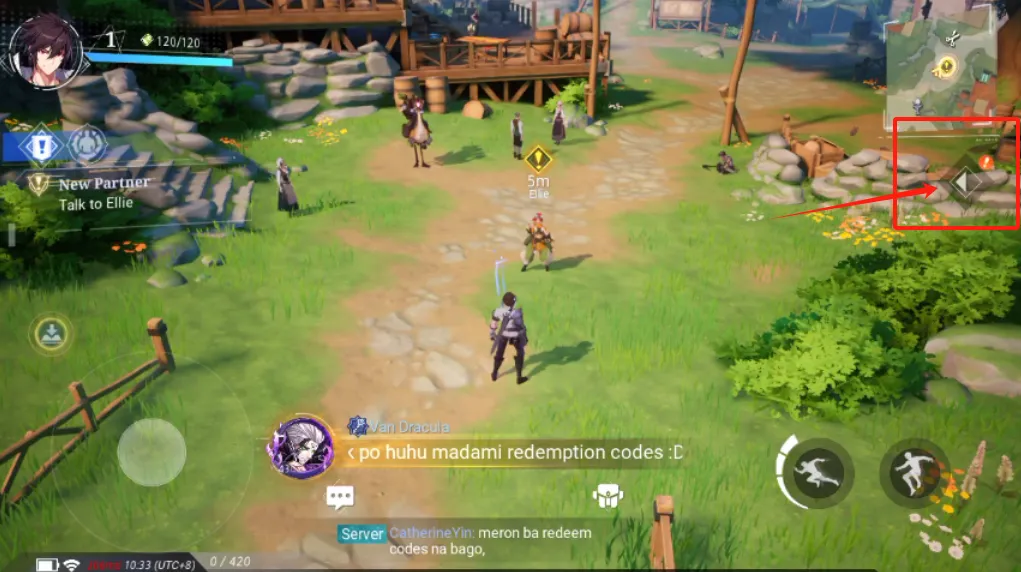Open the chat speech bubble icon
The width and height of the screenshot is (1021, 572).
point(340,497)
